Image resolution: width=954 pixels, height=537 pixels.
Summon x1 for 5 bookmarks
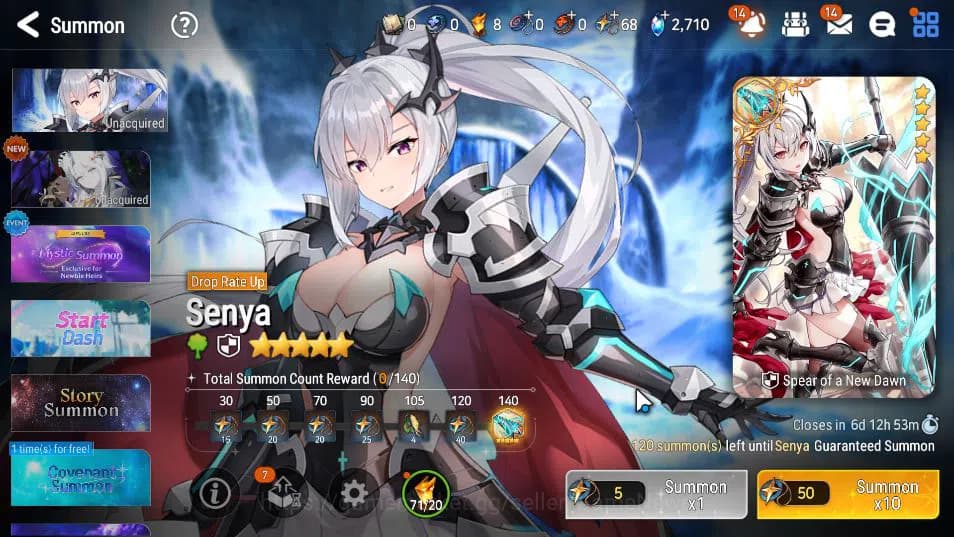click(656, 494)
